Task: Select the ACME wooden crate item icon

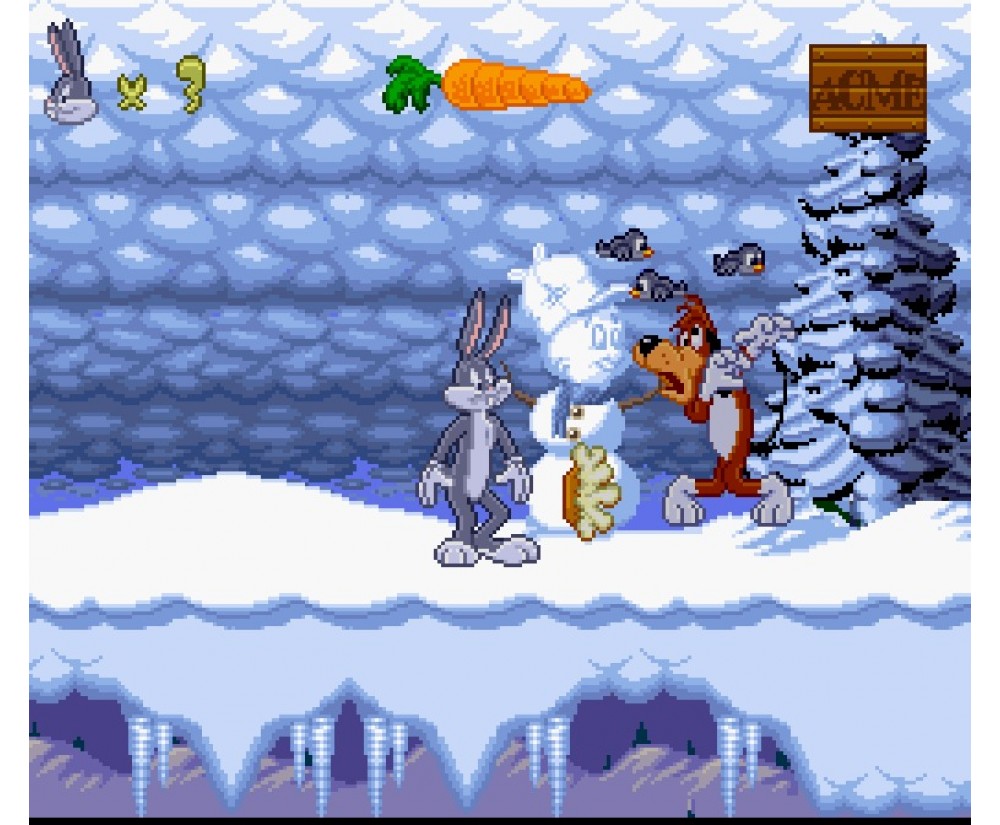Action: coord(867,88)
